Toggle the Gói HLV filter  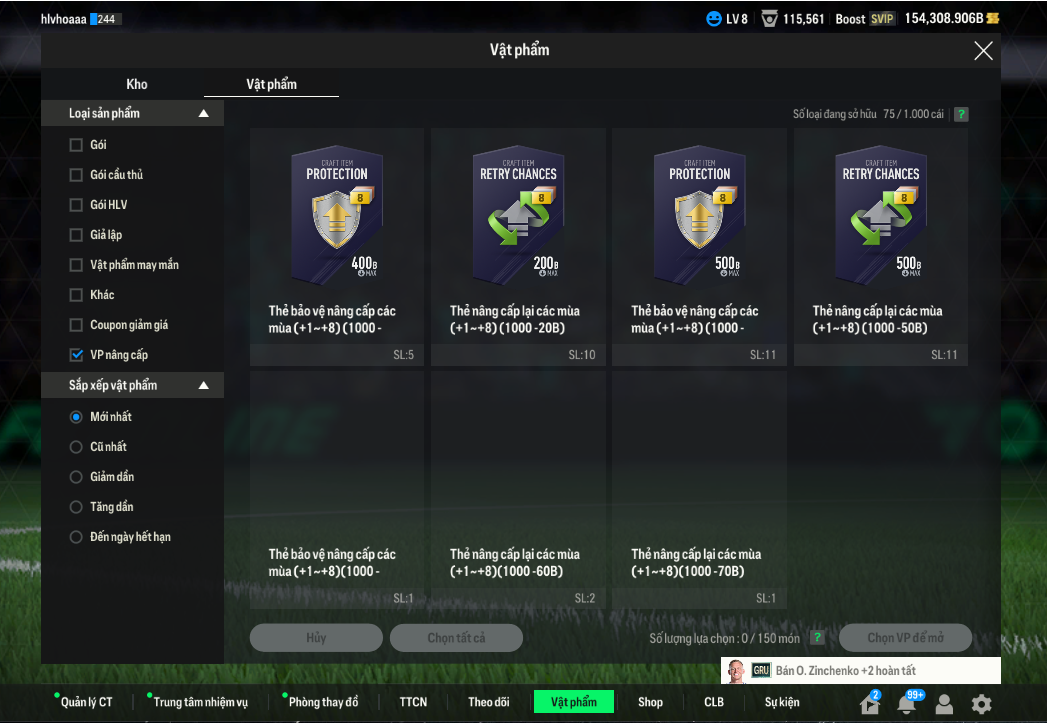(x=76, y=205)
